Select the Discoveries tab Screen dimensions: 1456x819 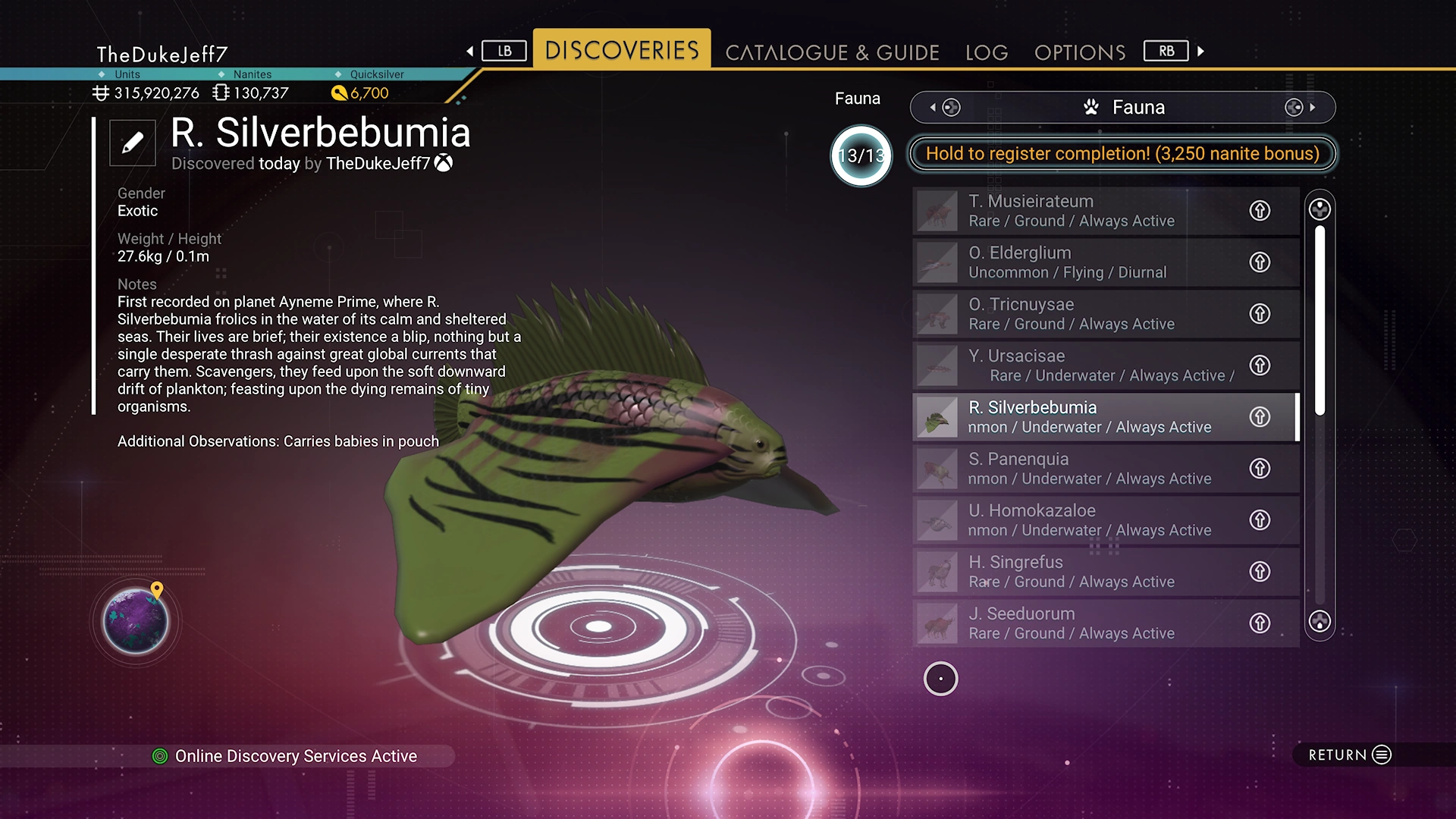(x=622, y=50)
